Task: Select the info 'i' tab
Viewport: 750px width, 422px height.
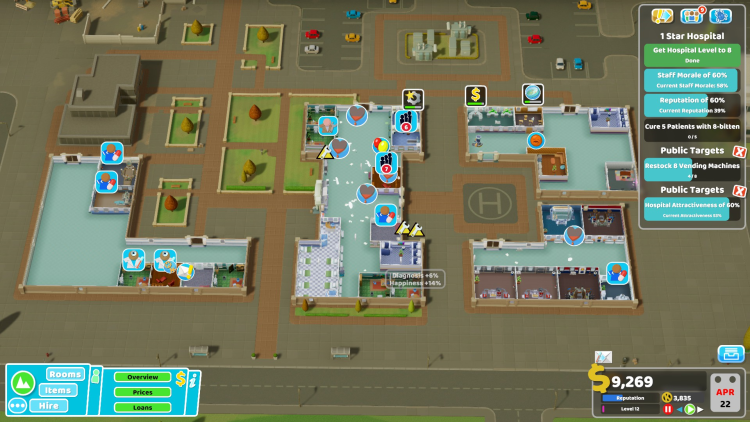Action: coord(196,378)
